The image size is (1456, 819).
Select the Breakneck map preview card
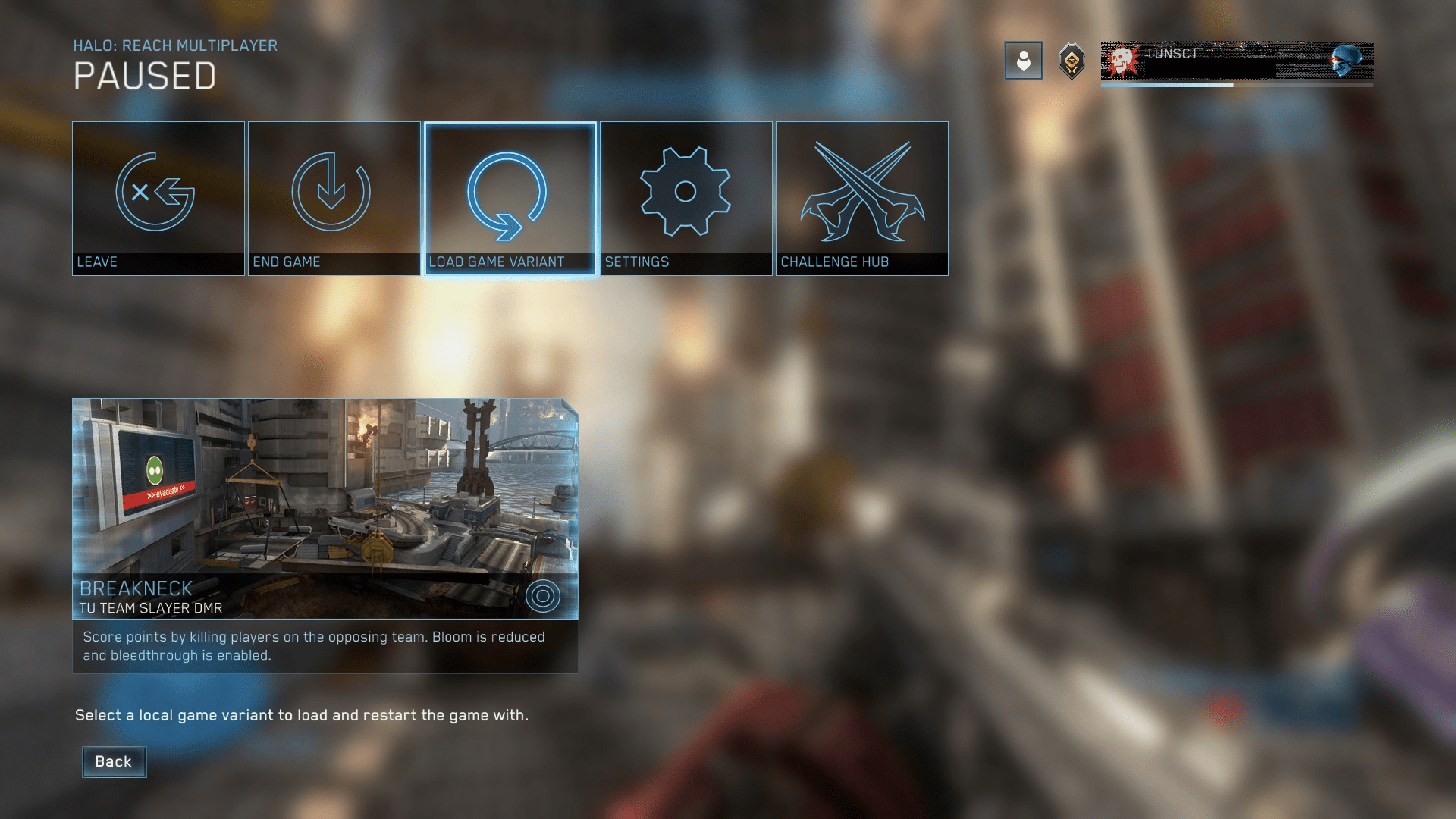[325, 508]
